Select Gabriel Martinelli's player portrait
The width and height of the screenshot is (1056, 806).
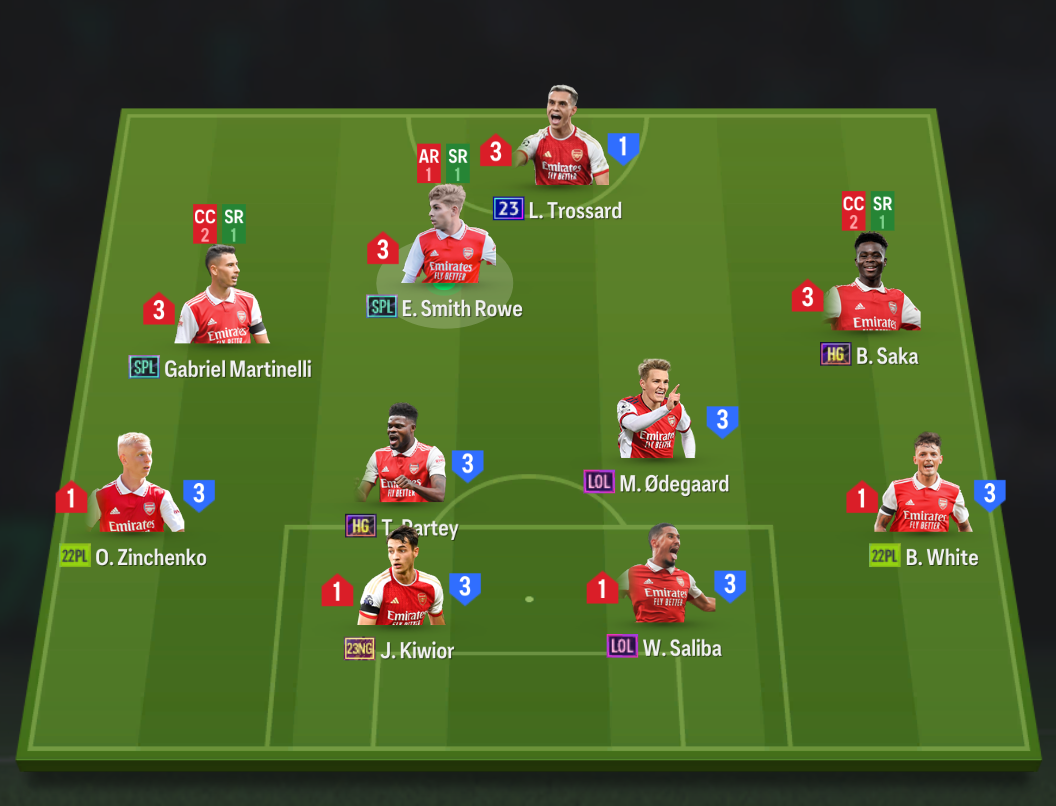(221, 300)
